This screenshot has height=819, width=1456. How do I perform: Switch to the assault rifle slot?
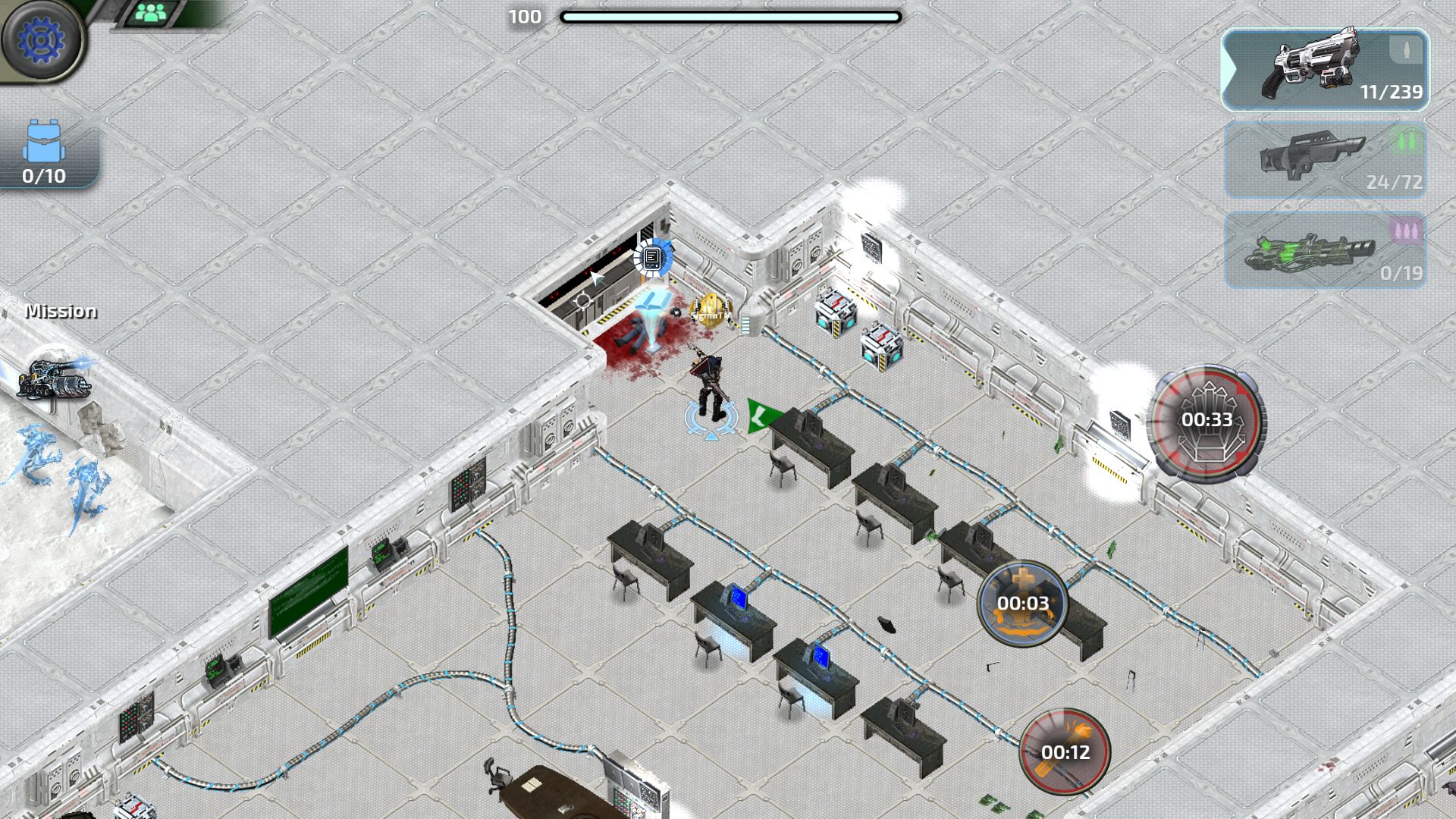pos(1326,160)
